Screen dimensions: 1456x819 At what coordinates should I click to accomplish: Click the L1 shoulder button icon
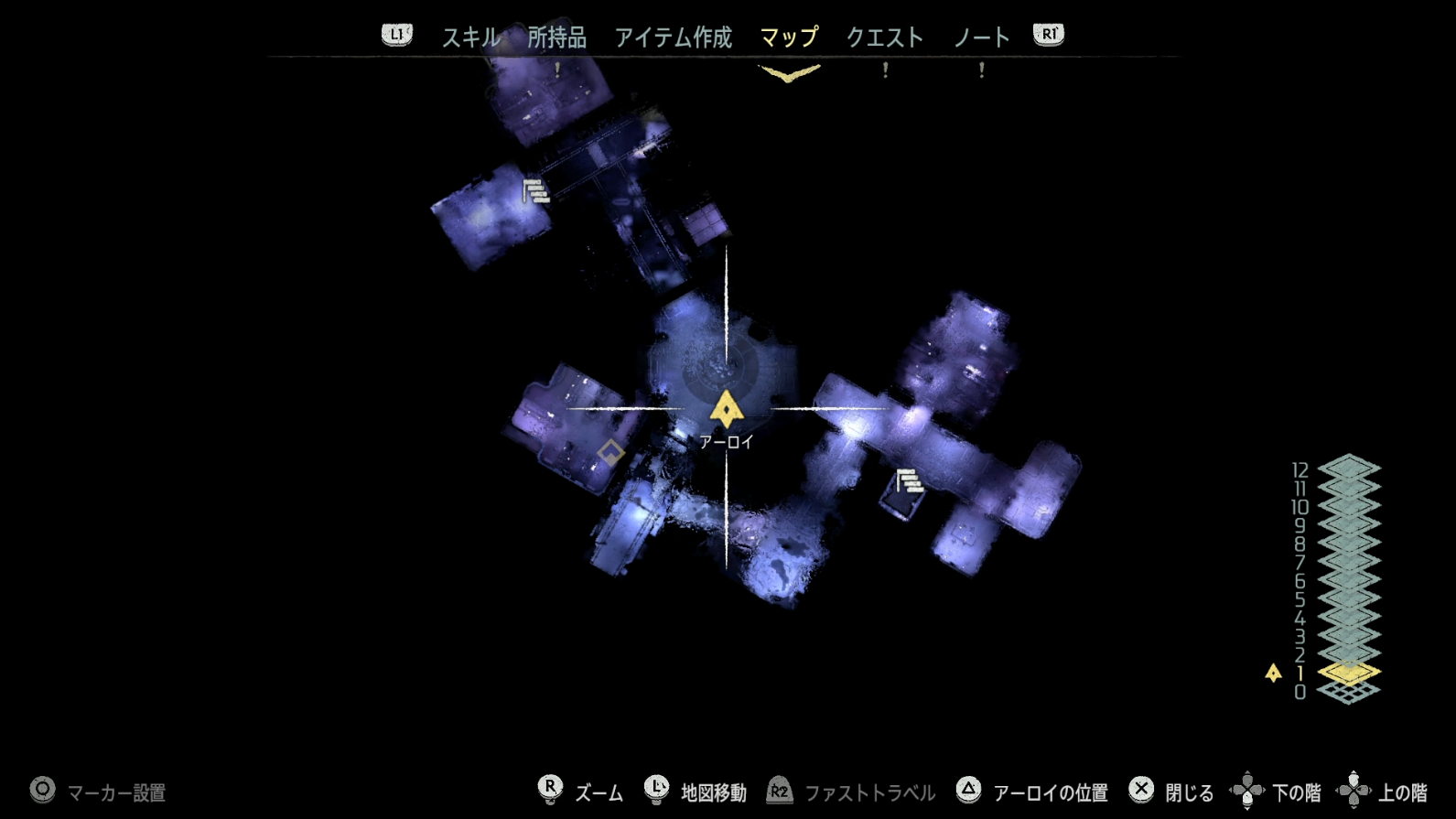396,33
